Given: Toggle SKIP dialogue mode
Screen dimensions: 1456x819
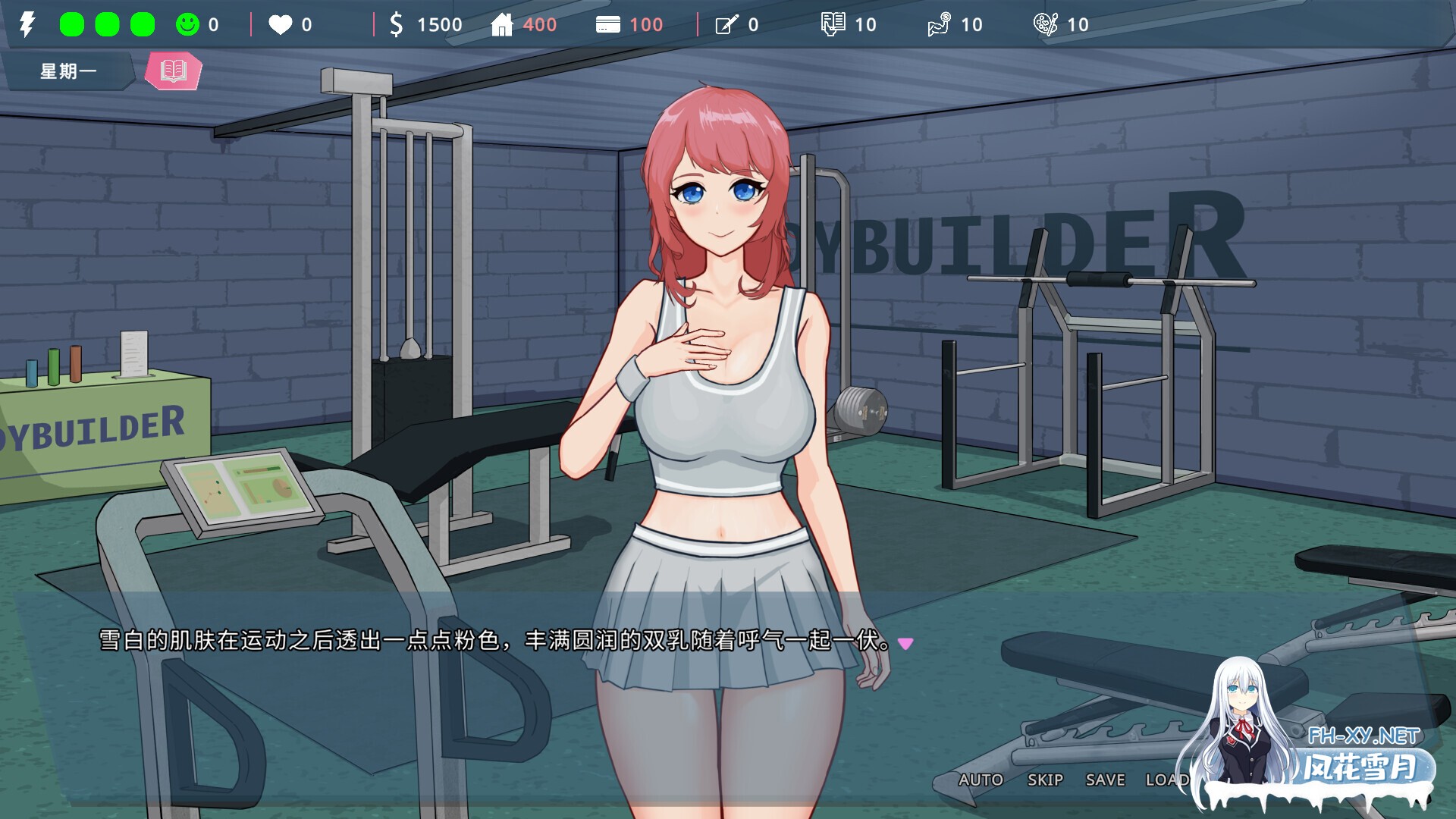Looking at the screenshot, I should click(x=1044, y=780).
